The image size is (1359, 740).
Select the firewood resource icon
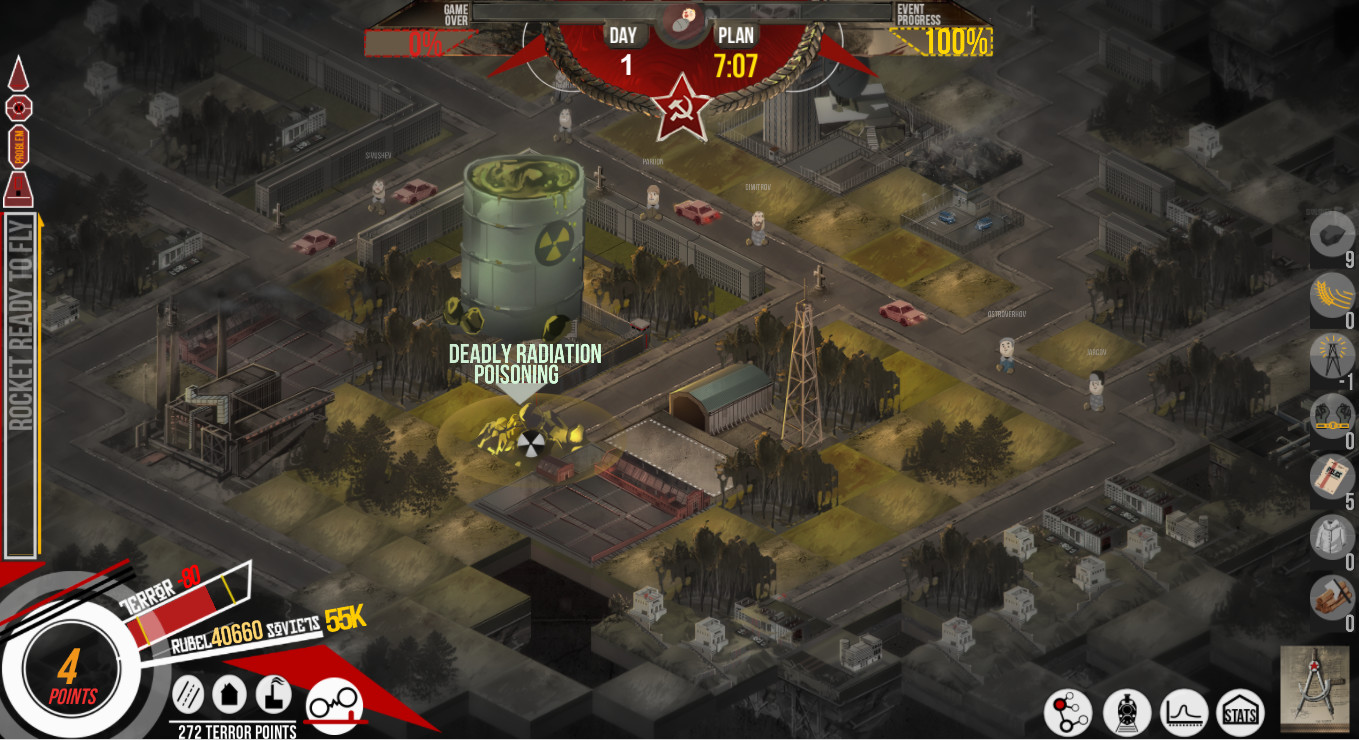pos(1332,596)
